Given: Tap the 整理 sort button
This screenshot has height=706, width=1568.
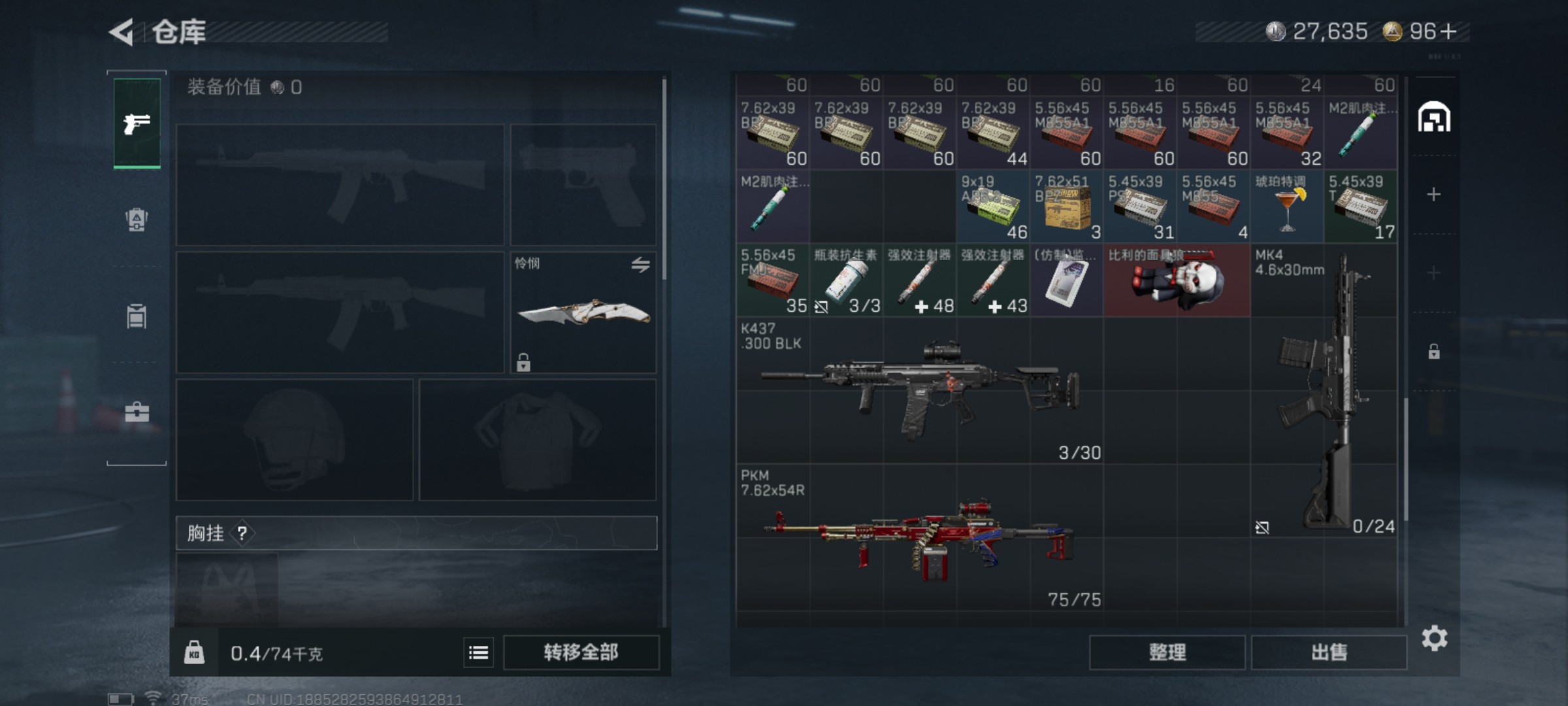Looking at the screenshot, I should click(x=1167, y=652).
